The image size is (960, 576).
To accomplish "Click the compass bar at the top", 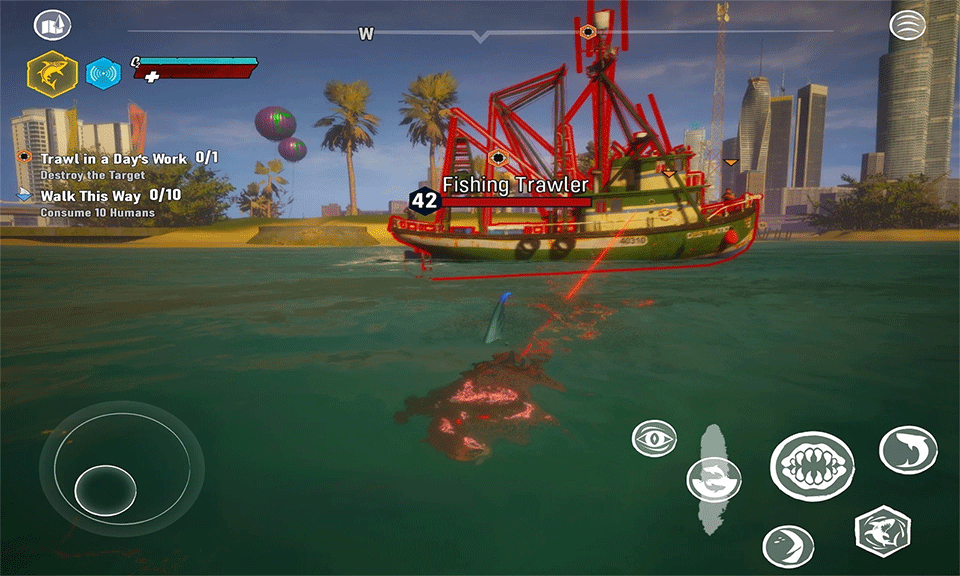I will 480,33.
